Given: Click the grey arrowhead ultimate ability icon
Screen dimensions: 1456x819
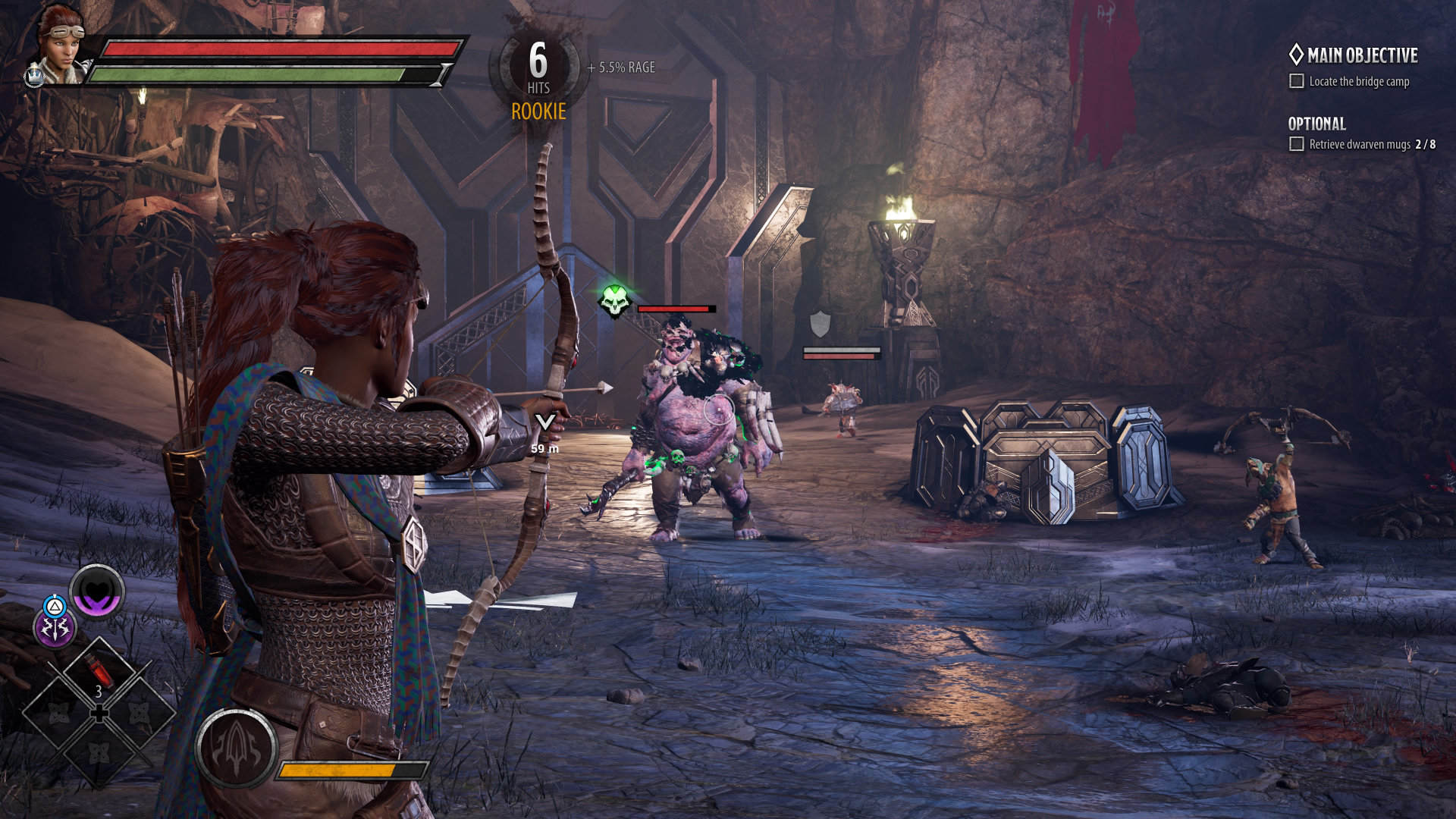Looking at the screenshot, I should (x=236, y=749).
